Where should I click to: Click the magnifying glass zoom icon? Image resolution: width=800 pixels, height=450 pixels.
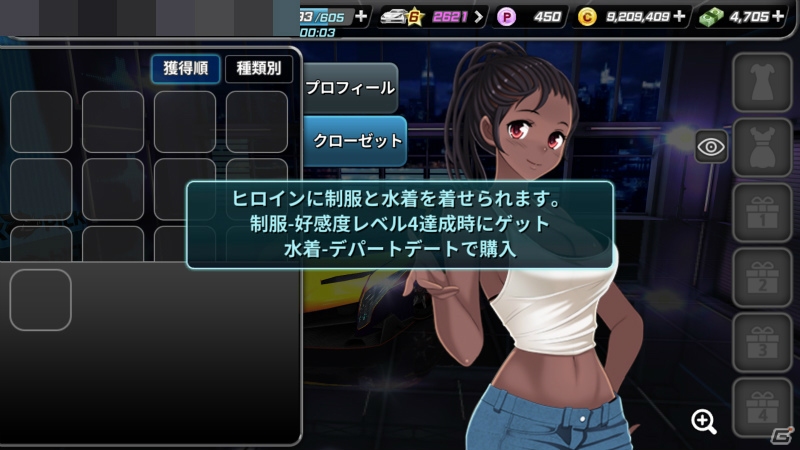[x=704, y=421]
